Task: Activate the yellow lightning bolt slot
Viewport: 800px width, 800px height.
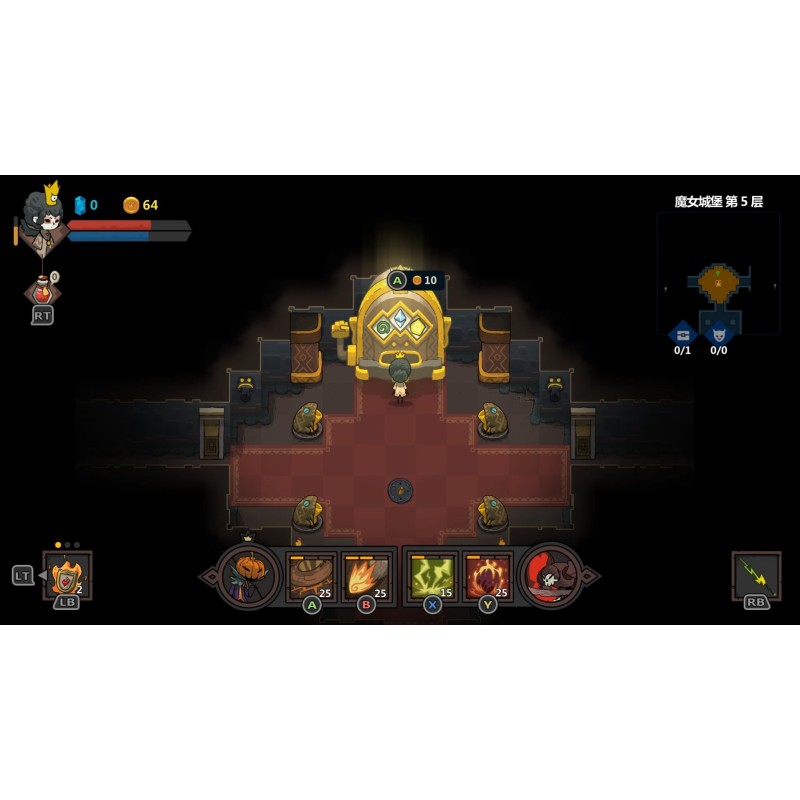Action: pos(756,575)
